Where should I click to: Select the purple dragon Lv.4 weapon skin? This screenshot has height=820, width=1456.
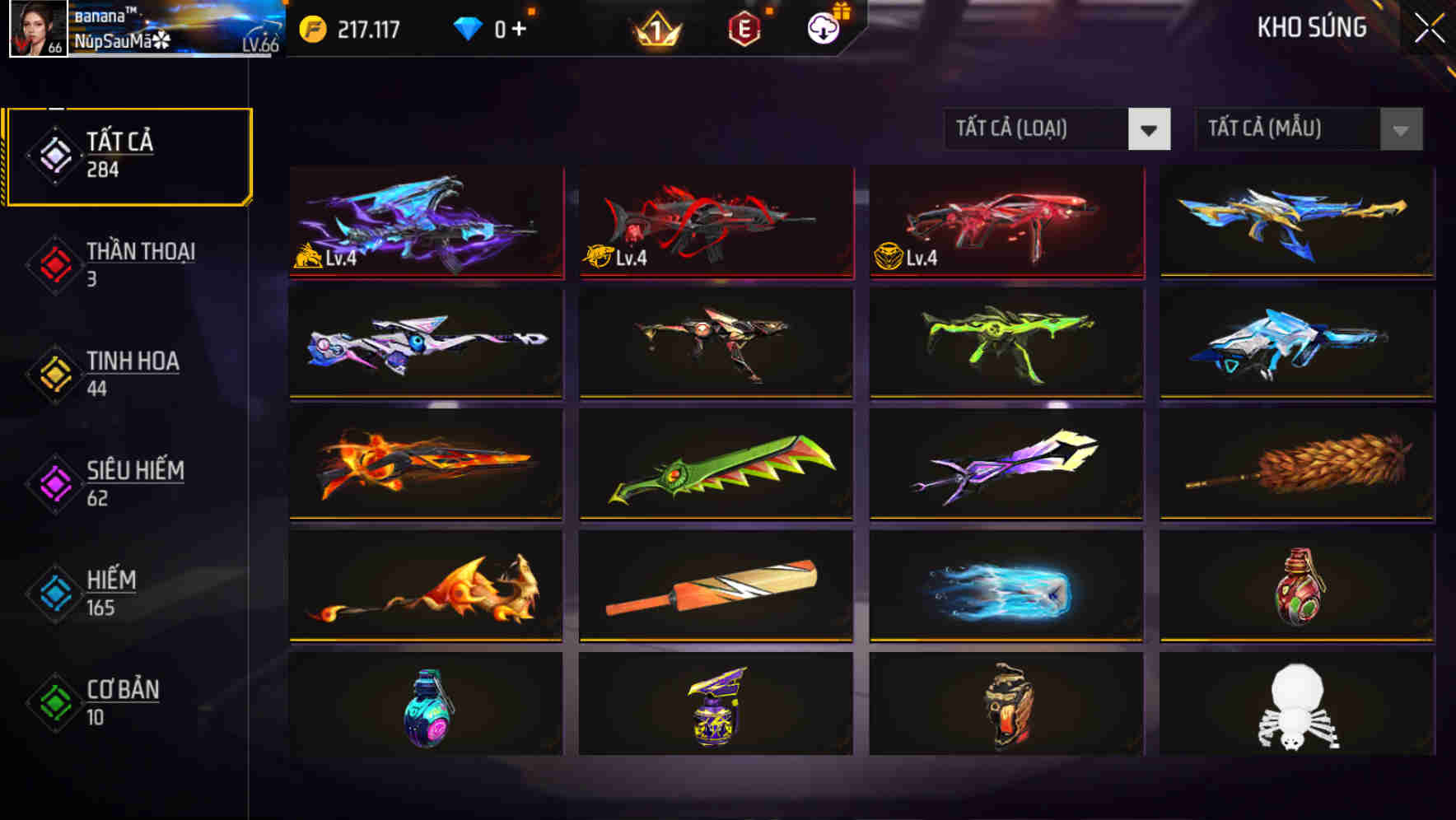click(x=424, y=222)
